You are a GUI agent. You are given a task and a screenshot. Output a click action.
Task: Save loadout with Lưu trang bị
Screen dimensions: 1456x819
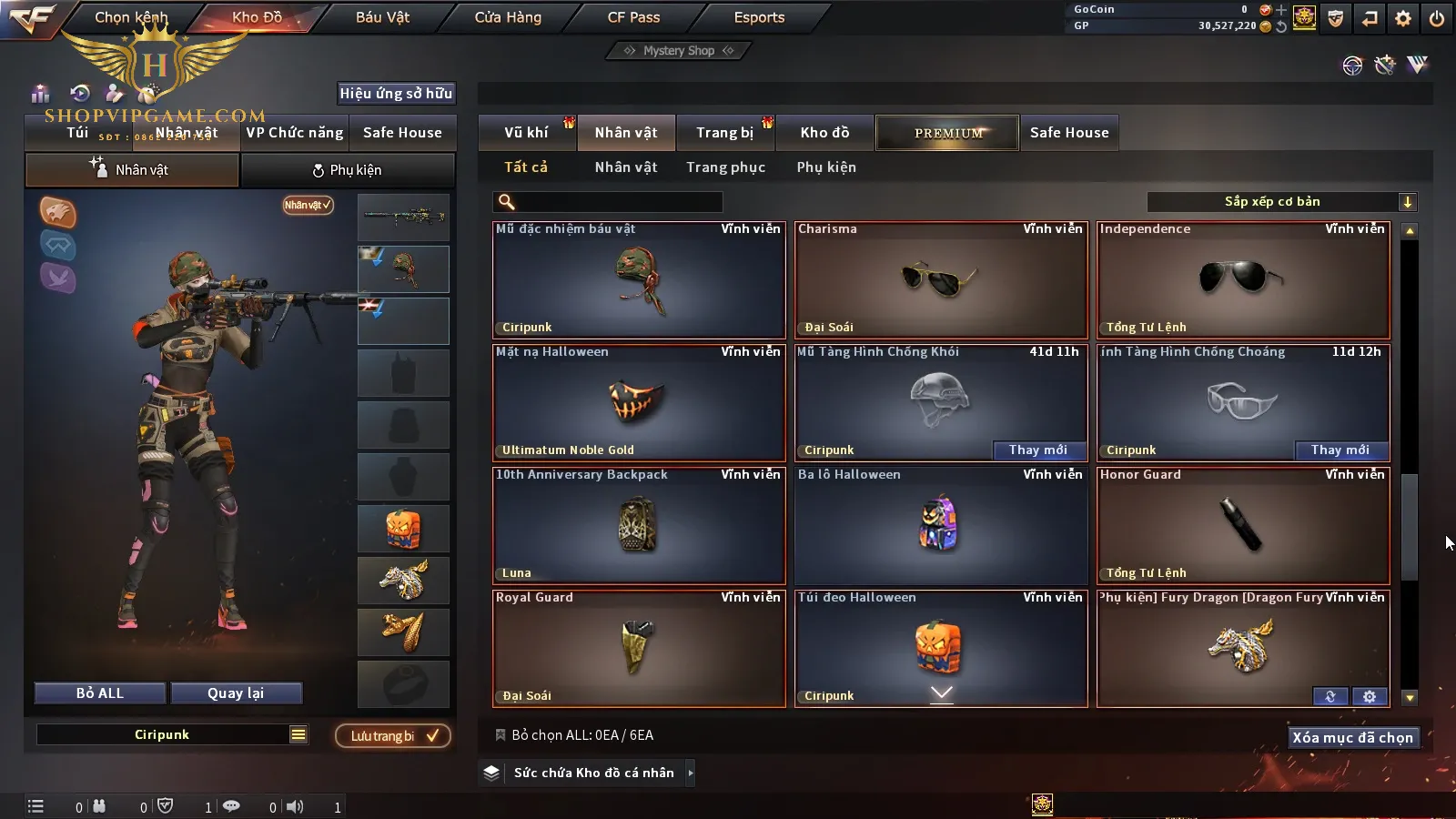pyautogui.click(x=393, y=736)
